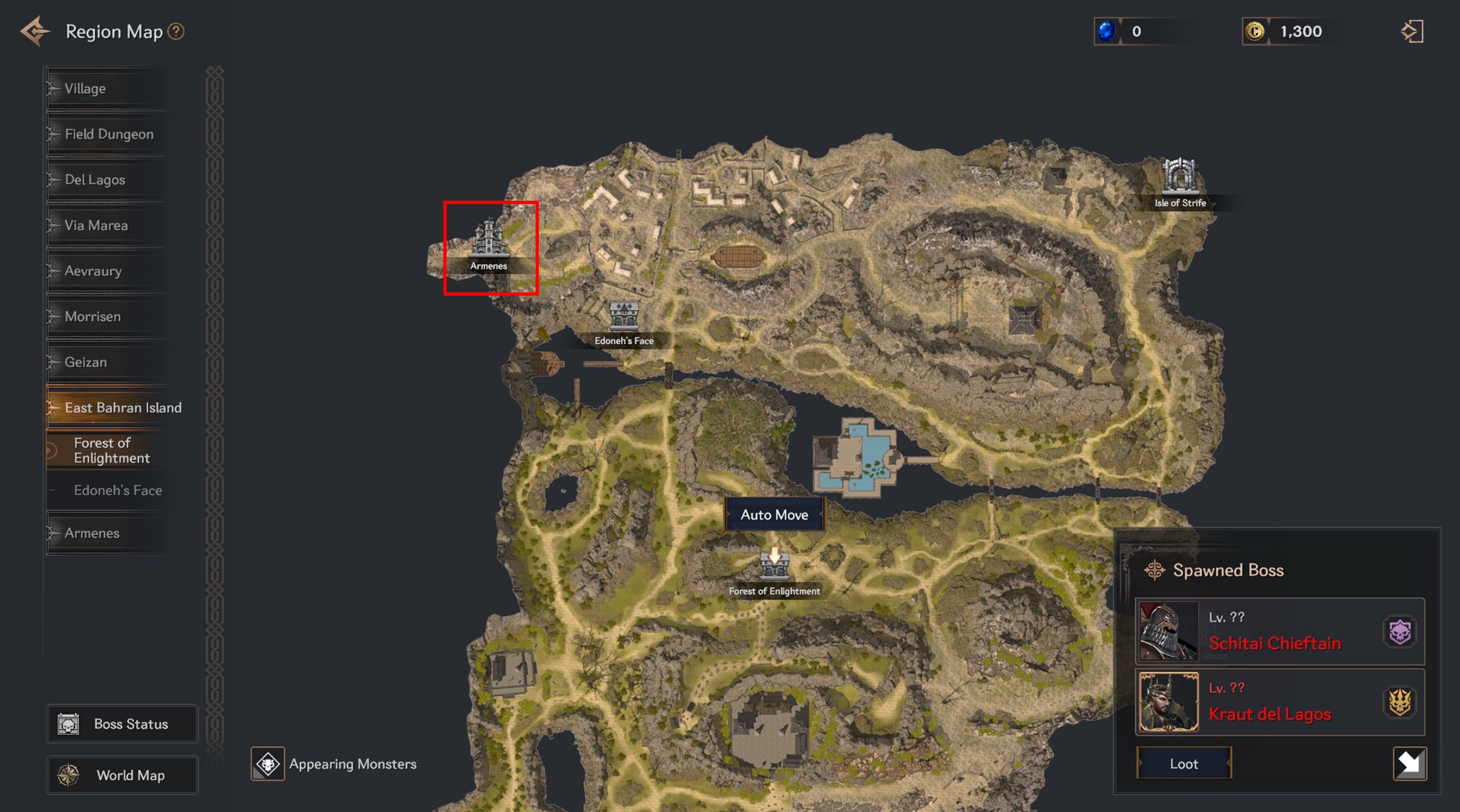This screenshot has height=812, width=1460.
Task: Click the Auto Move button
Action: [774, 515]
